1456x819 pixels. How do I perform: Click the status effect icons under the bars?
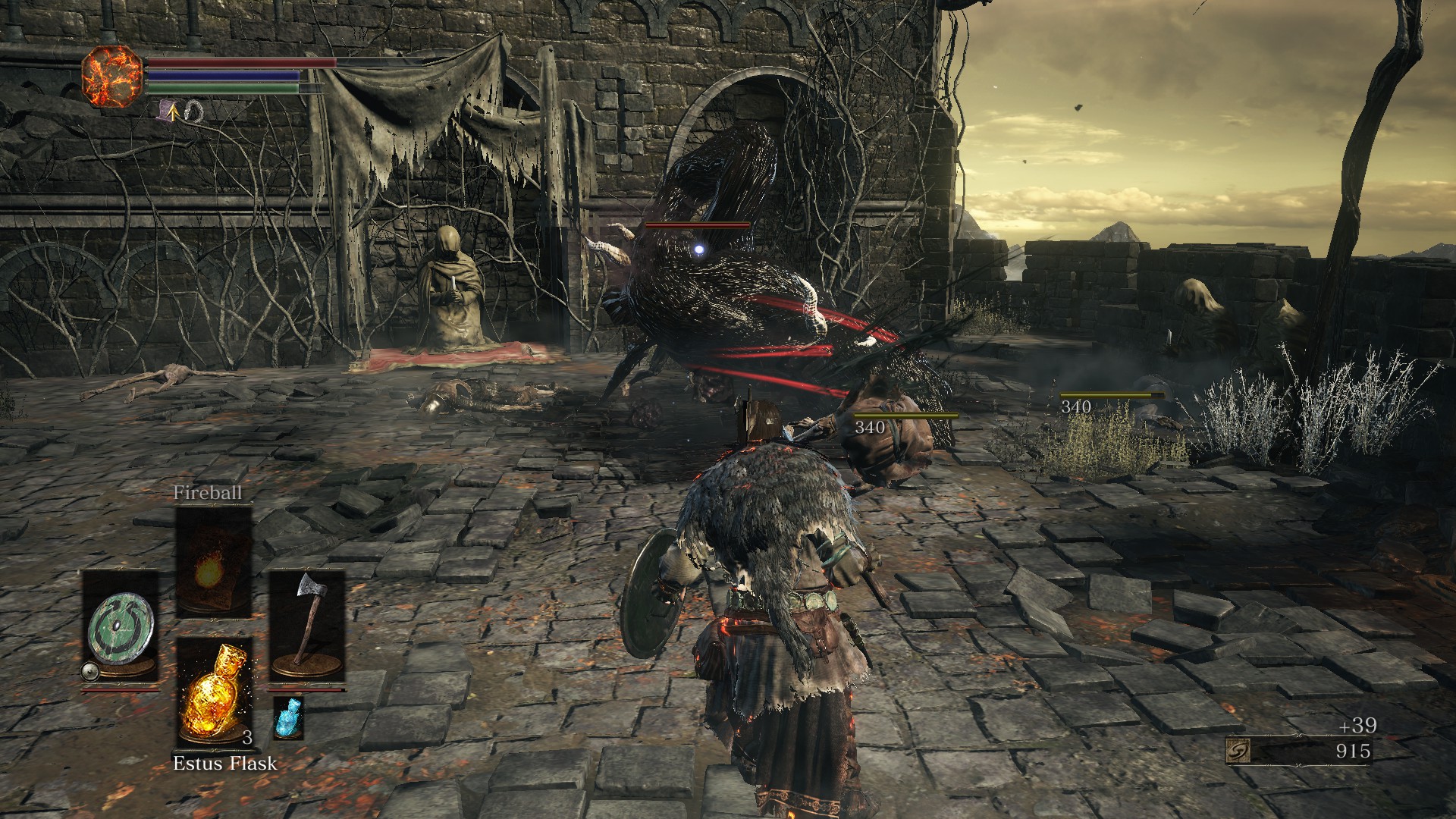(181, 112)
